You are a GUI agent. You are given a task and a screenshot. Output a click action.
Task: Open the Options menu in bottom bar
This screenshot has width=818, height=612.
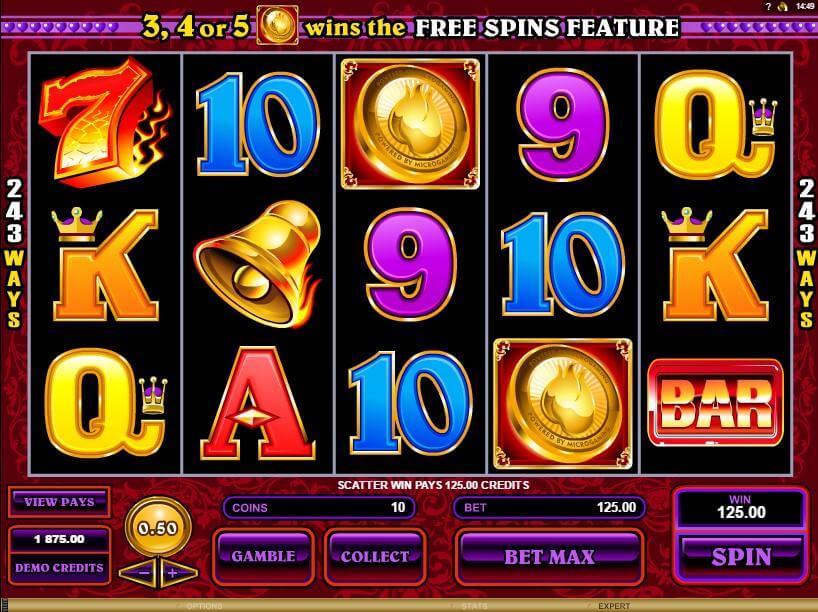204,606
